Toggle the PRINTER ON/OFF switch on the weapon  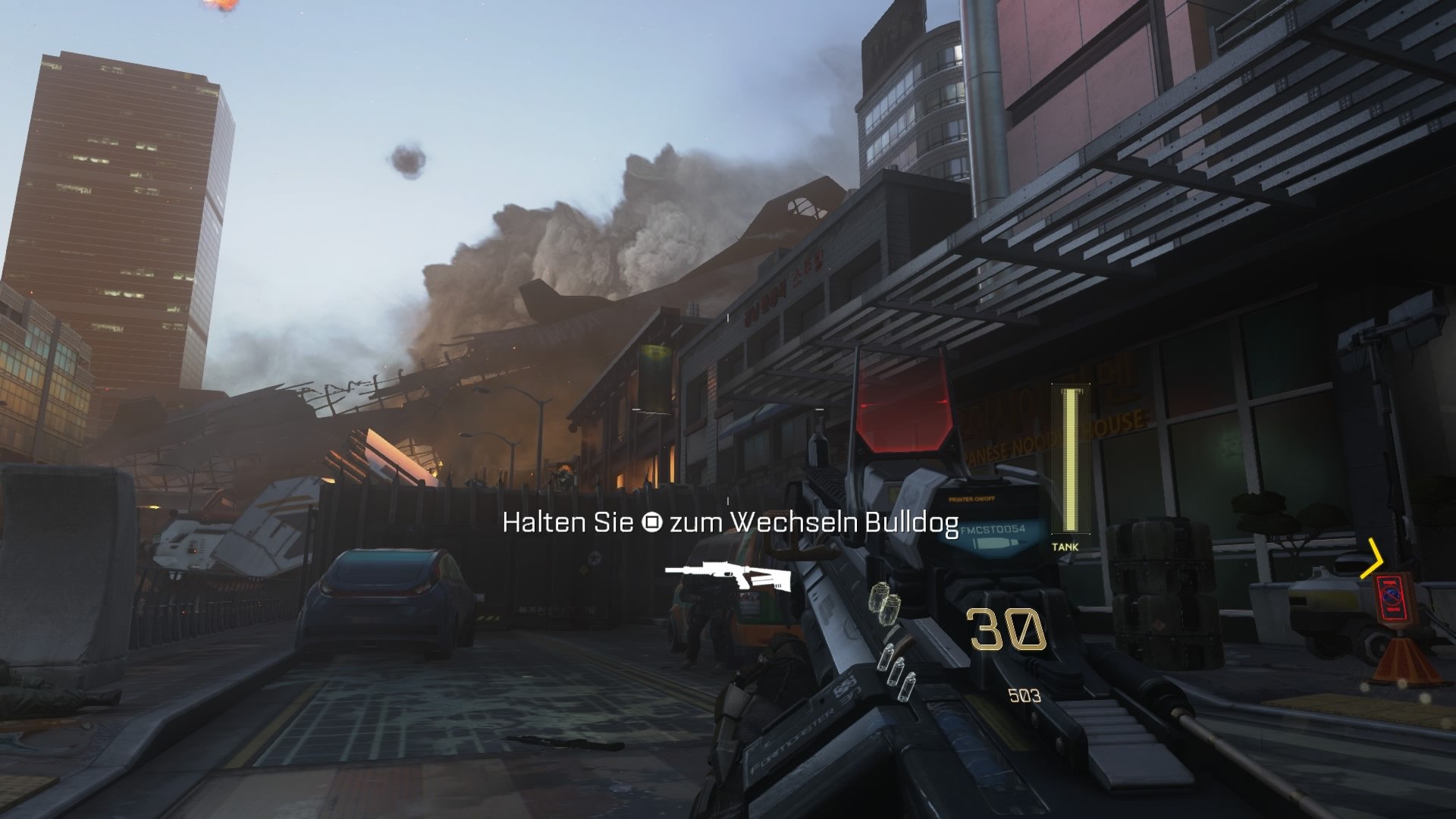[x=972, y=499]
